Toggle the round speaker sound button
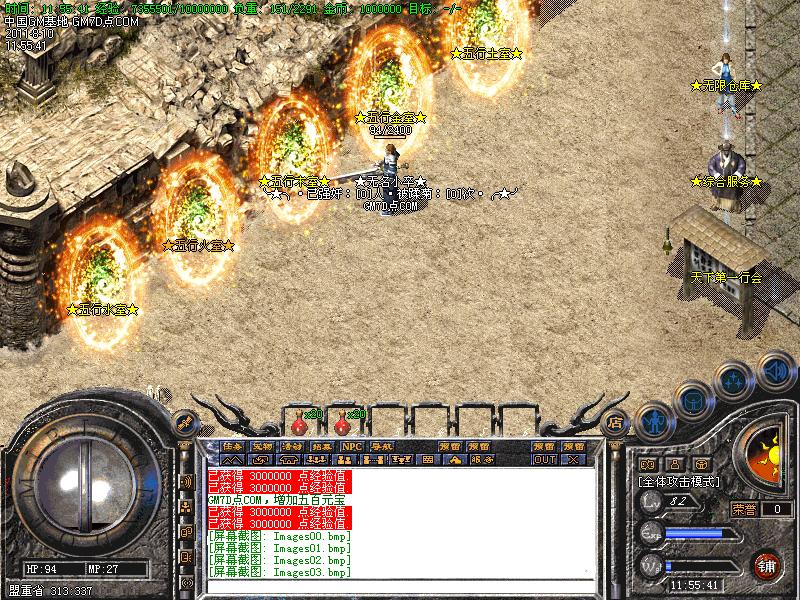Viewport: 800px width, 600px height. point(774,369)
